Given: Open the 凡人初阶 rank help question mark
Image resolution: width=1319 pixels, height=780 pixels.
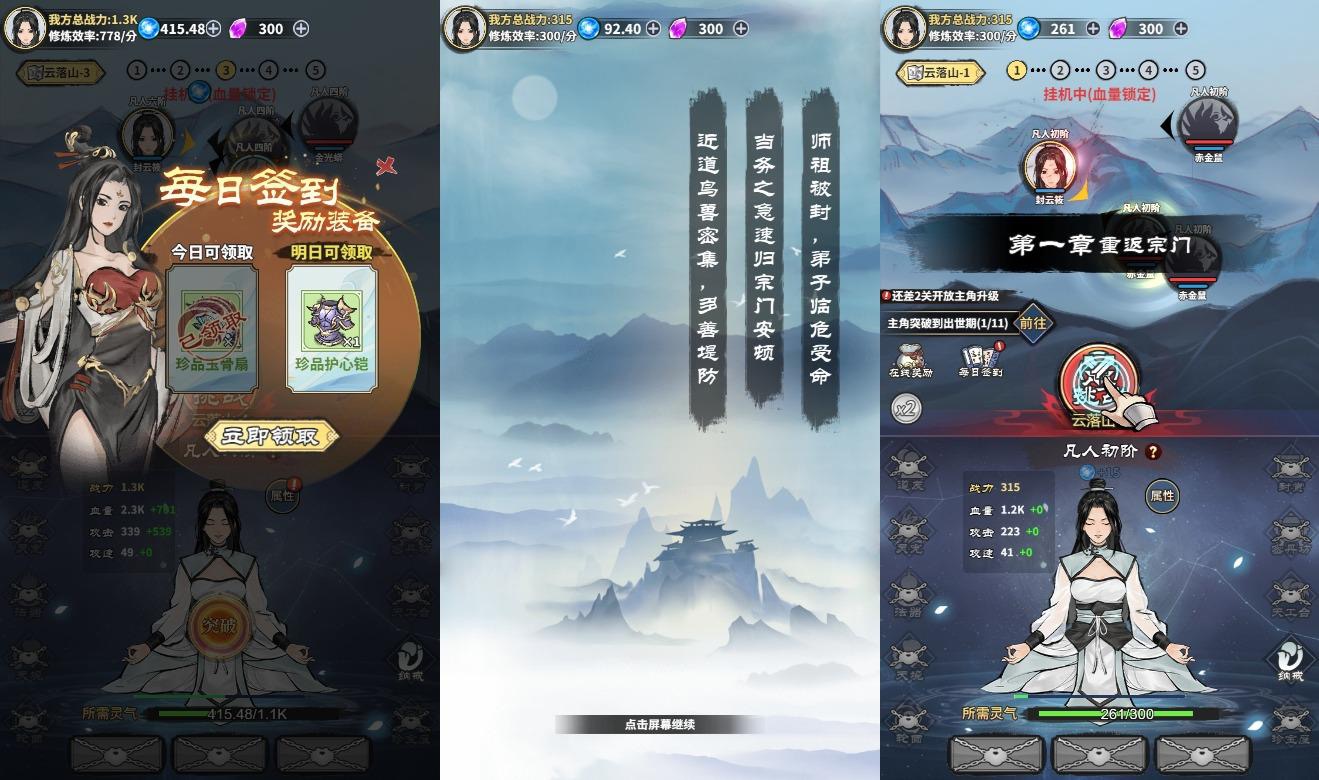Looking at the screenshot, I should [x=1154, y=451].
